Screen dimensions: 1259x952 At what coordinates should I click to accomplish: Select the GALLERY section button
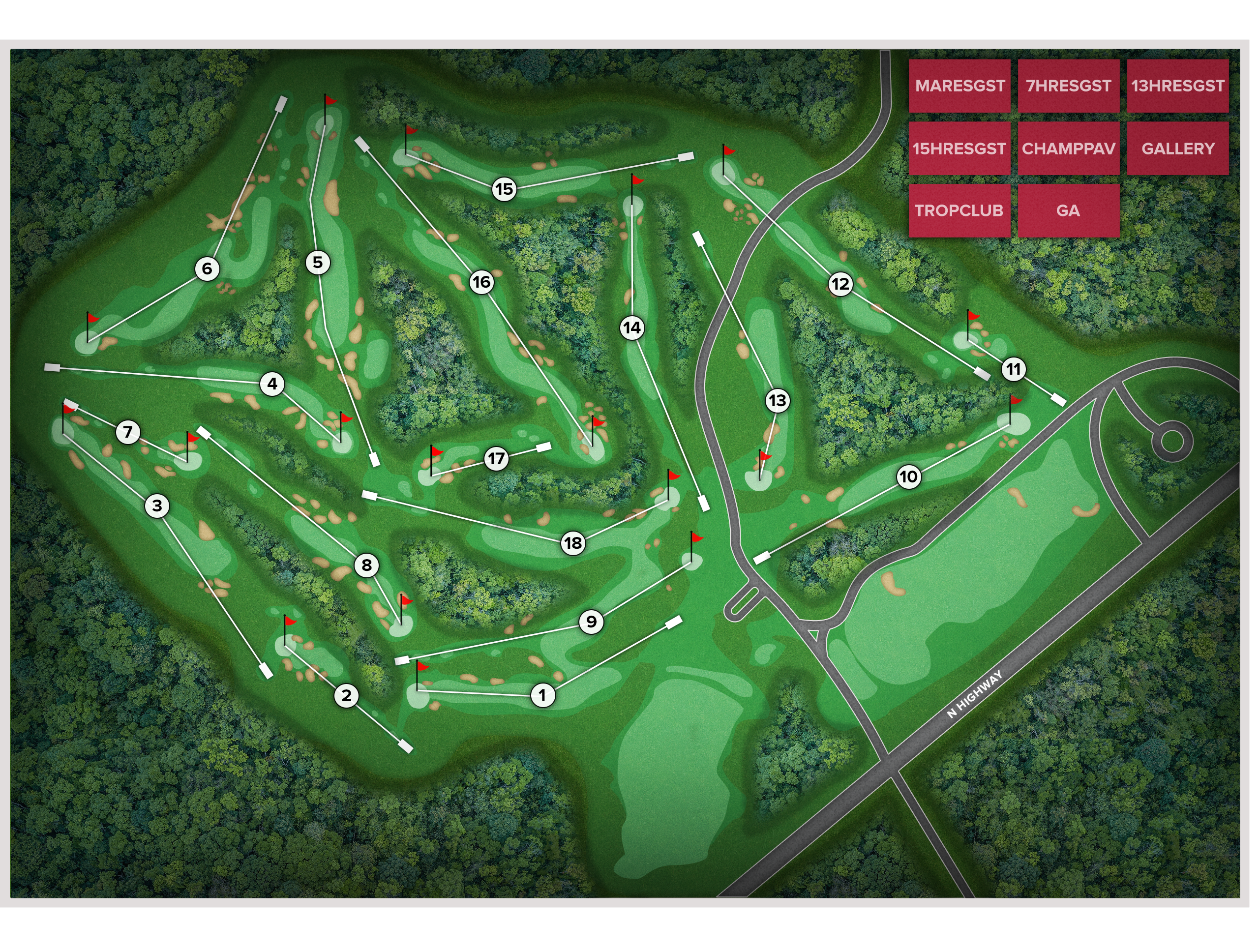click(x=1178, y=149)
